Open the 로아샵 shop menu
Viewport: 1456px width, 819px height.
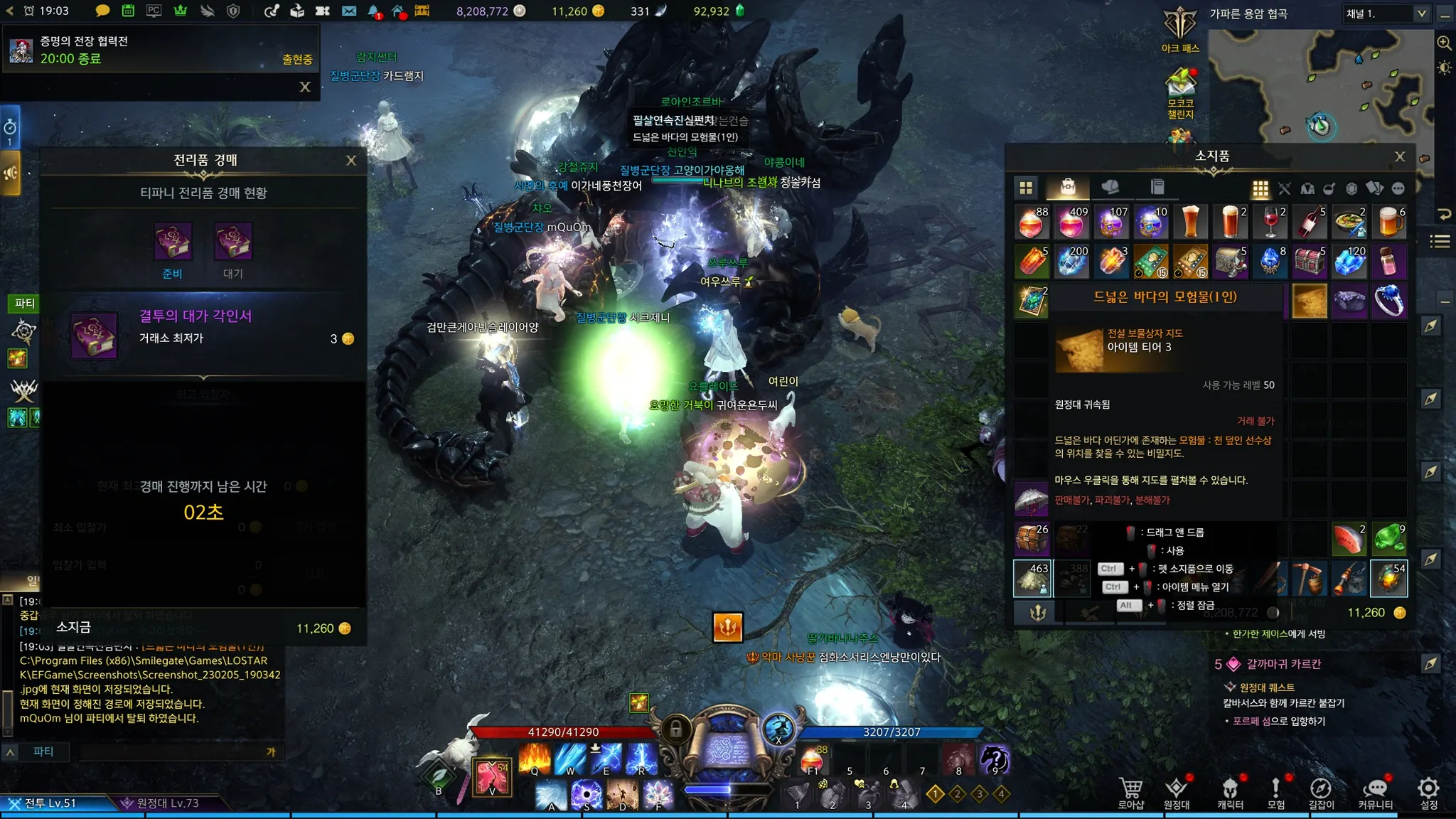(1131, 793)
